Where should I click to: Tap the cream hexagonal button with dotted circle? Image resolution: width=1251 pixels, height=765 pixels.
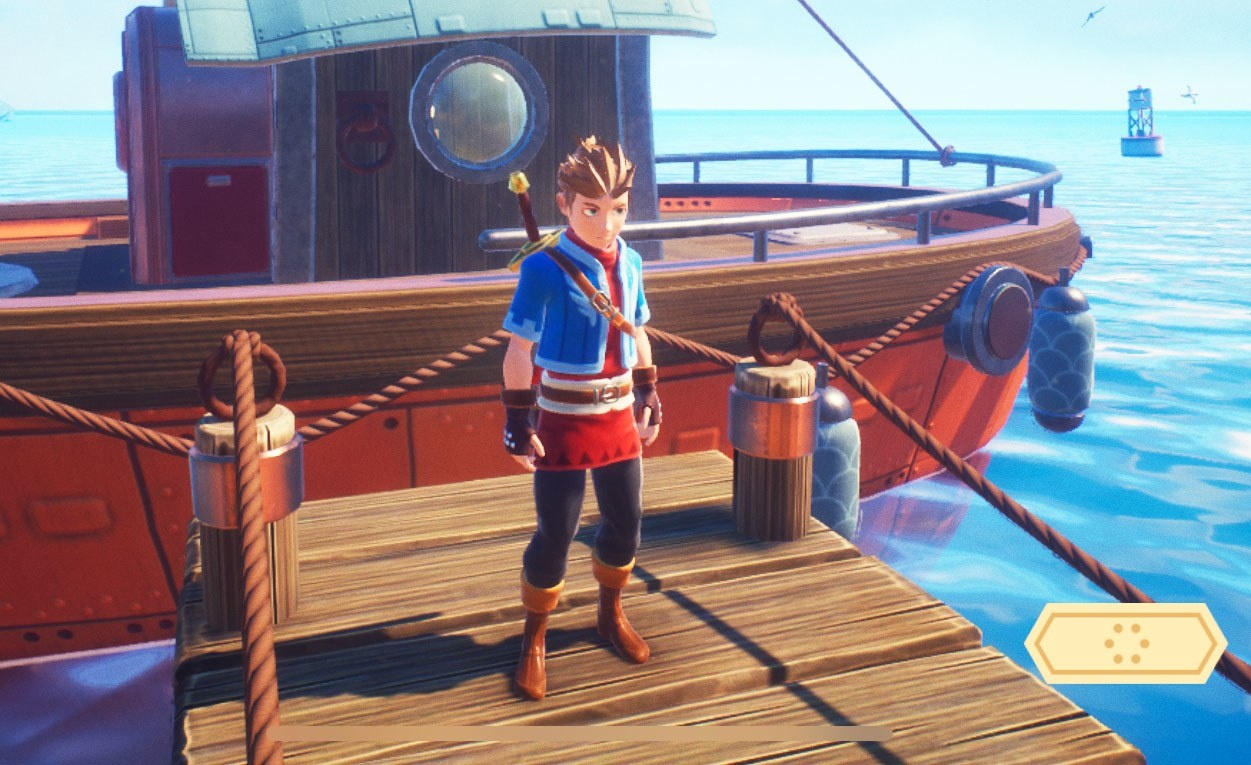tap(1126, 643)
